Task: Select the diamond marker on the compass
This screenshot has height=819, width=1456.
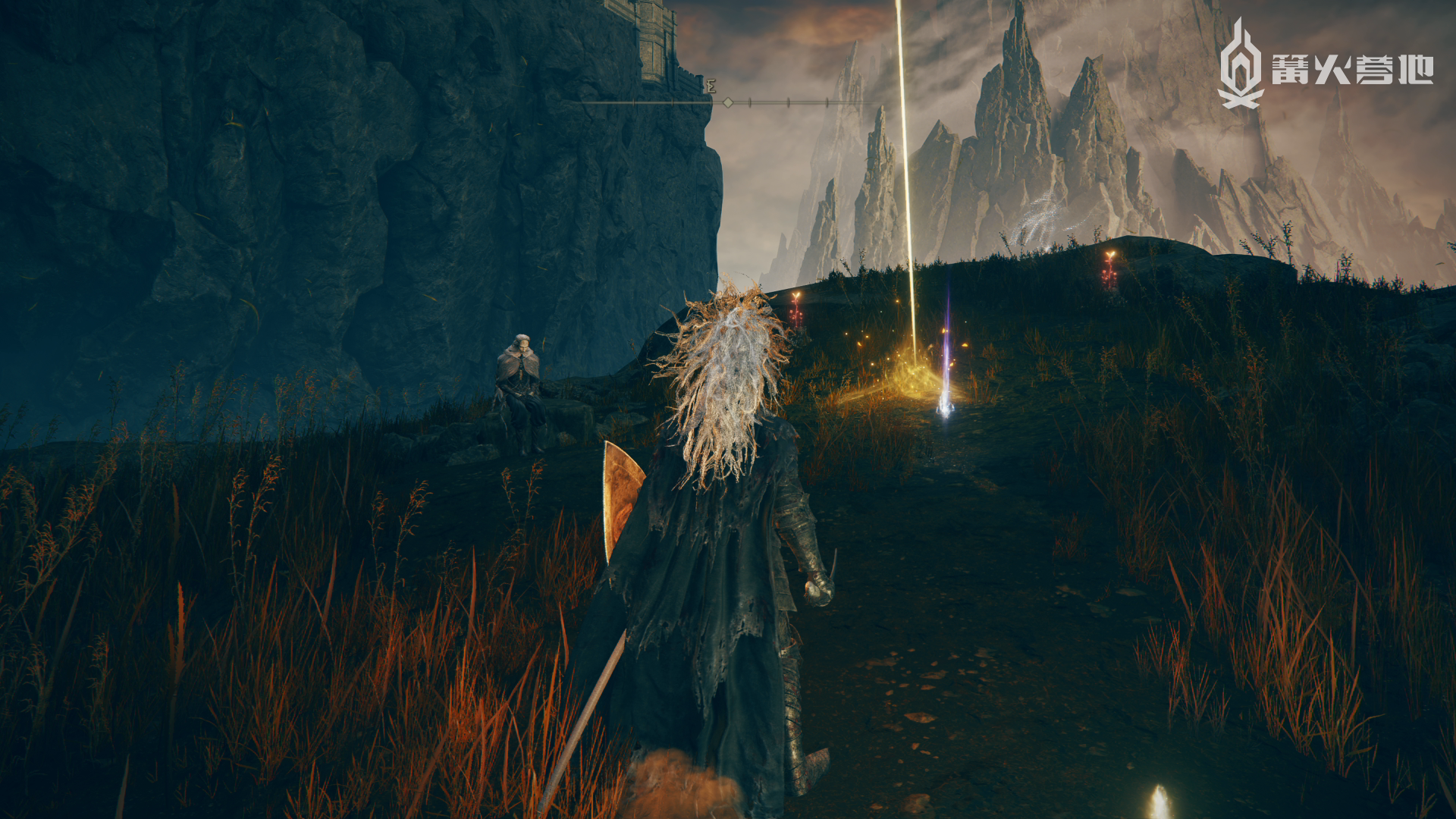Action: click(728, 102)
